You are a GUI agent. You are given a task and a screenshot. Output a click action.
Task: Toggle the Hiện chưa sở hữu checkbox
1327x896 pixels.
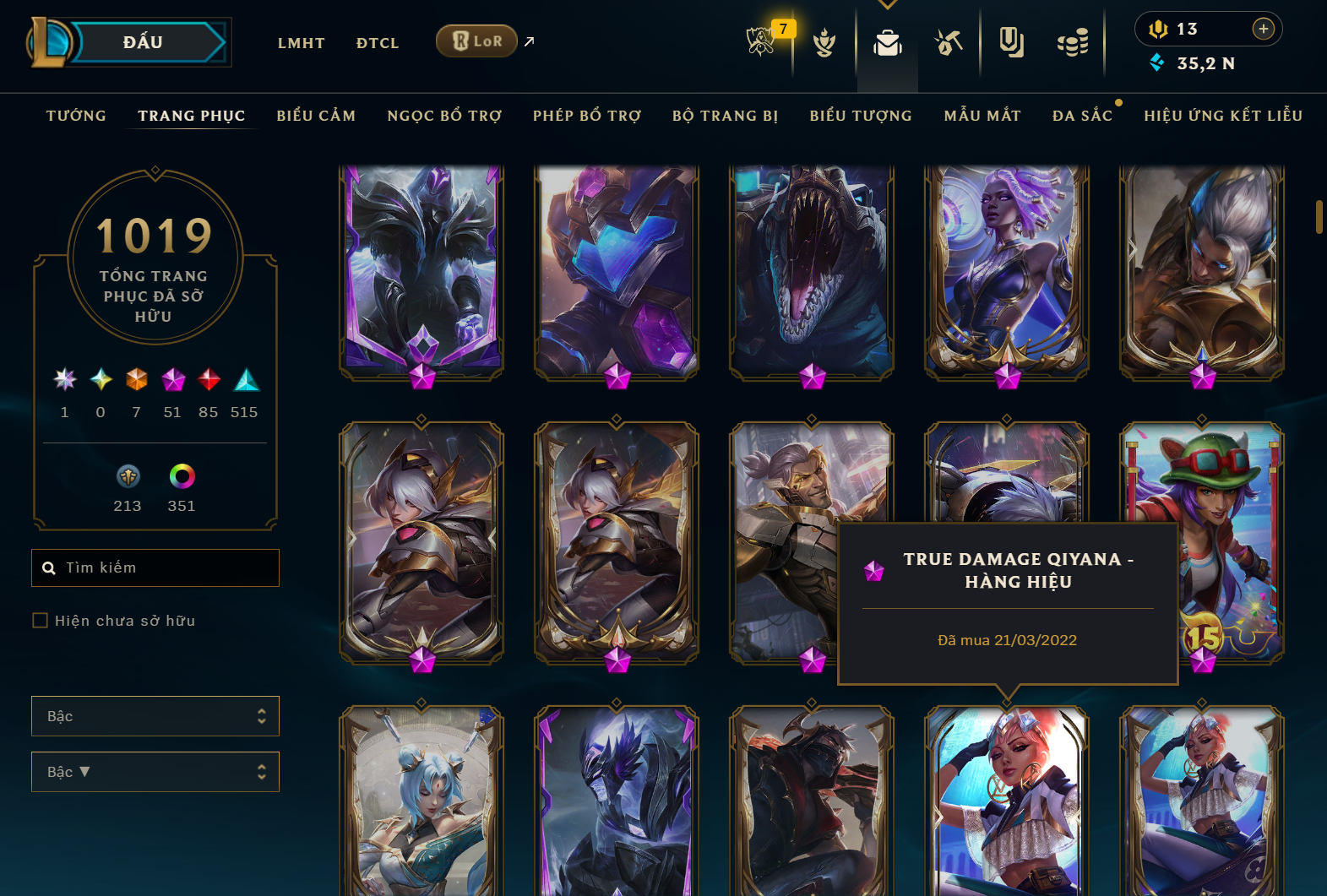point(40,621)
